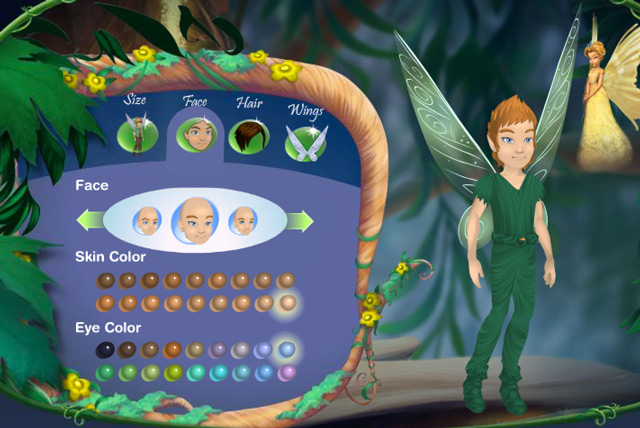
Task: Pick the black eye color orb
Action: click(x=105, y=350)
